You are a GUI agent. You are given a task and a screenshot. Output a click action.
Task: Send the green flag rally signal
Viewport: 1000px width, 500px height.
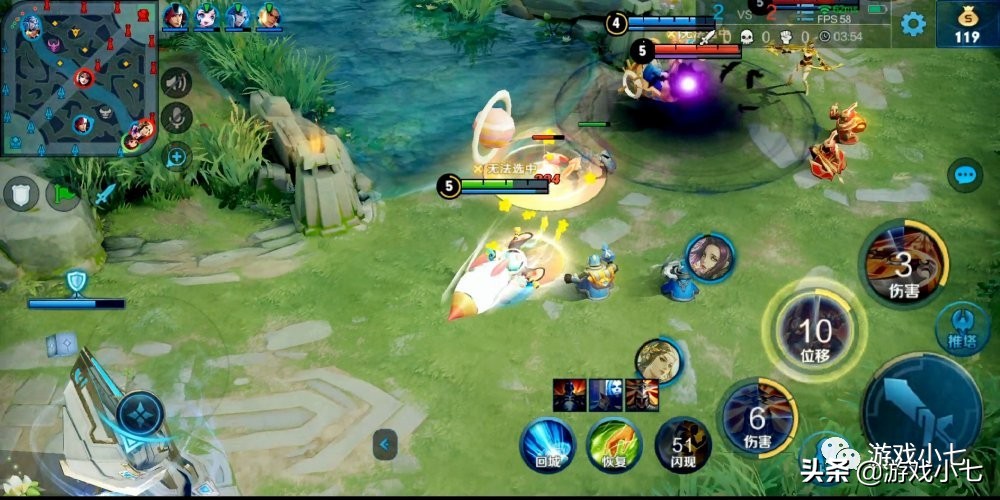tap(63, 192)
